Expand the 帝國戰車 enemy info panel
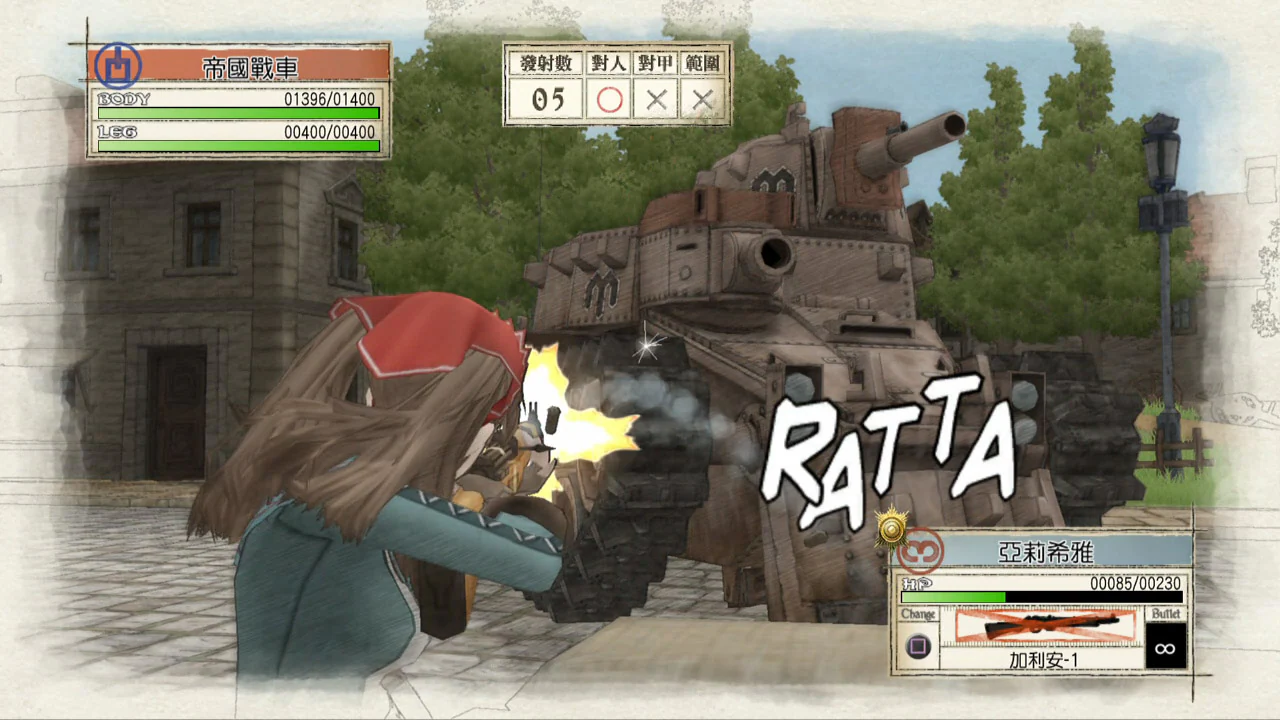Screen dimensions: 1280x720 click(x=237, y=100)
